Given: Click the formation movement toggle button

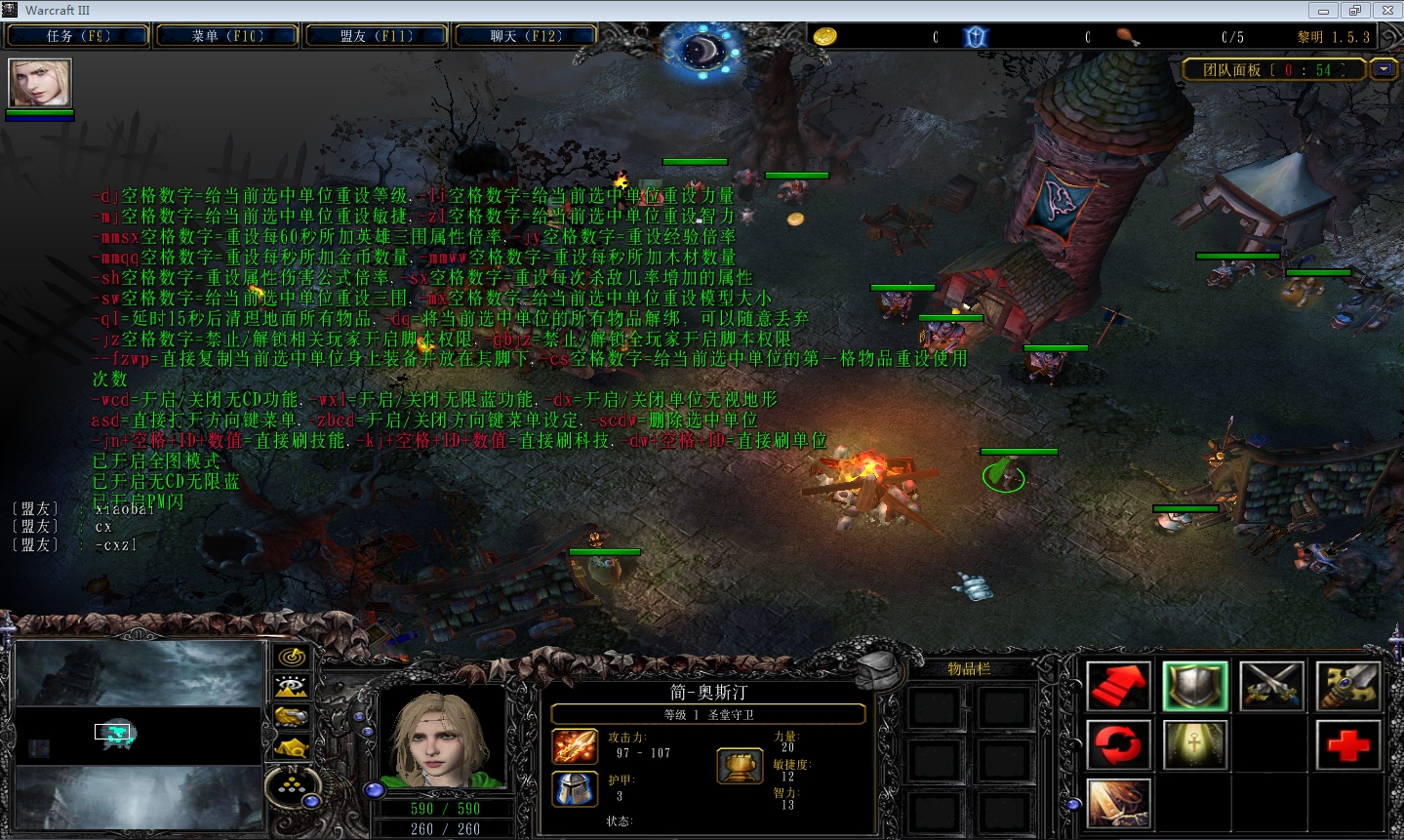Looking at the screenshot, I should 292,785.
